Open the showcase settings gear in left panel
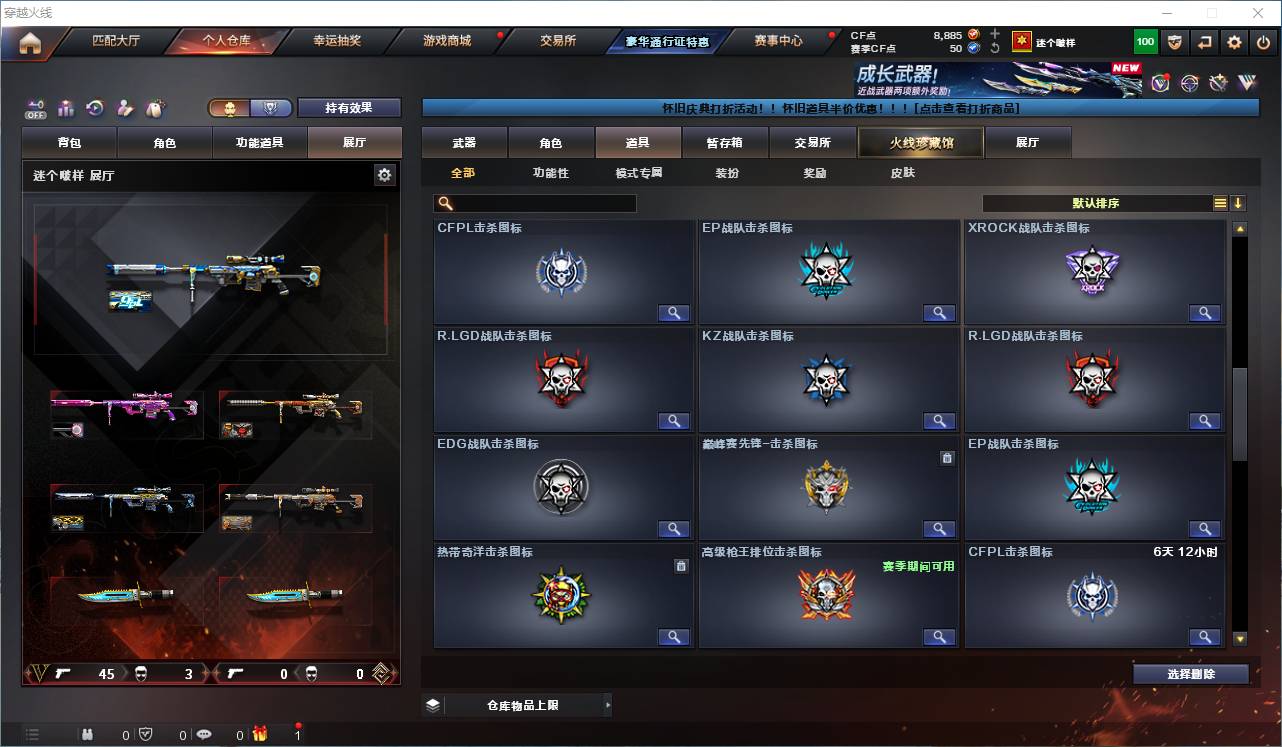This screenshot has height=747, width=1282. click(x=384, y=175)
